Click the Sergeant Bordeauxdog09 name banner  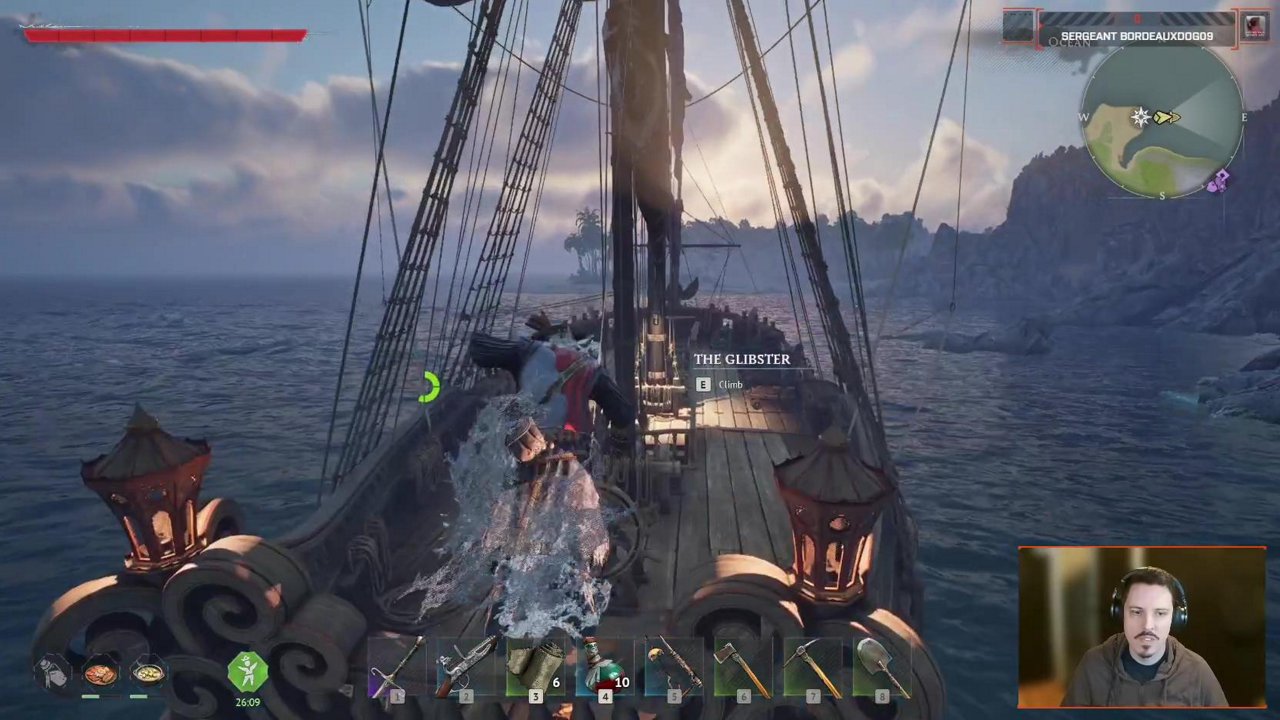point(1137,36)
